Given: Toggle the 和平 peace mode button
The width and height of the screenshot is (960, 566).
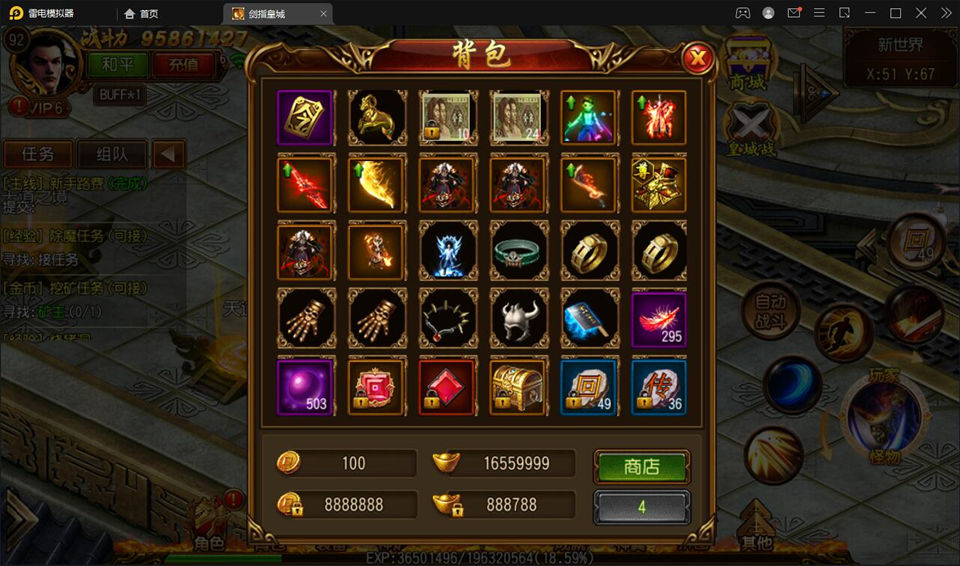Looking at the screenshot, I should tap(117, 65).
